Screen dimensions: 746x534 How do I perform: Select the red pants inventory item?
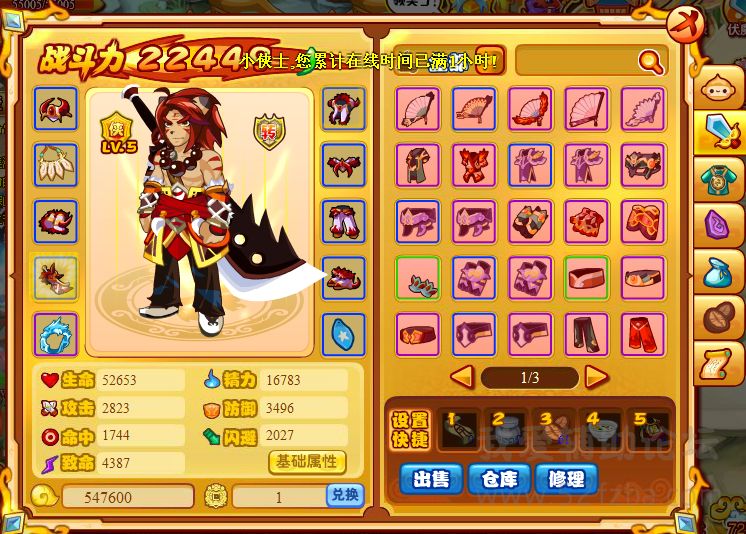click(642, 335)
